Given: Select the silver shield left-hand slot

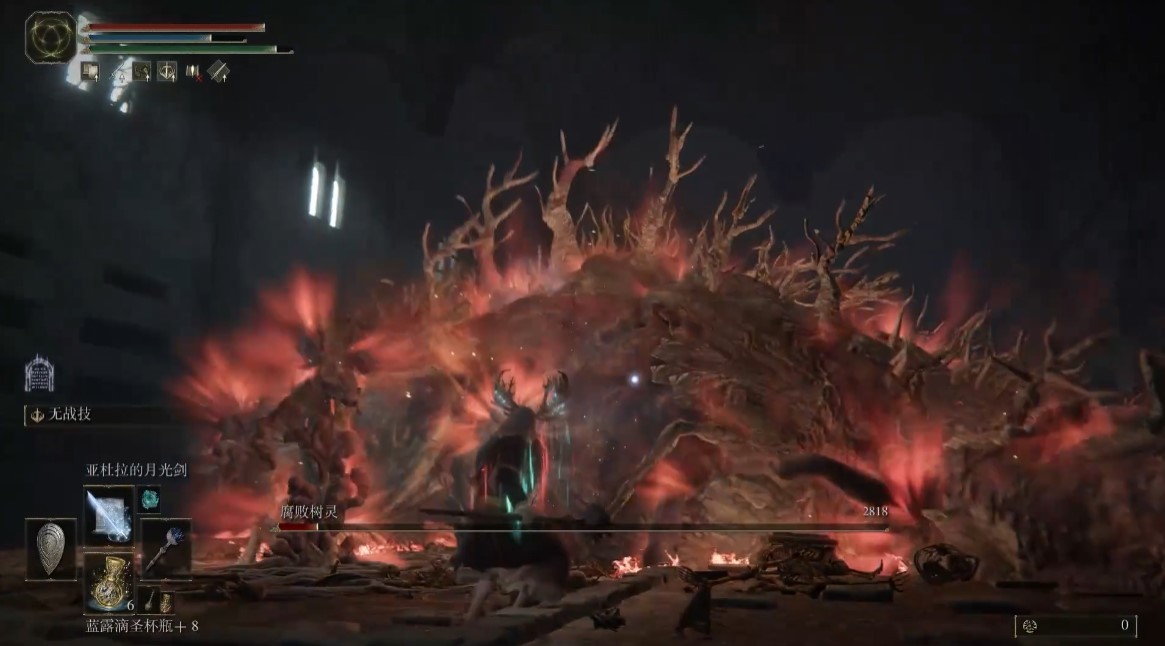Looking at the screenshot, I should pos(50,548).
